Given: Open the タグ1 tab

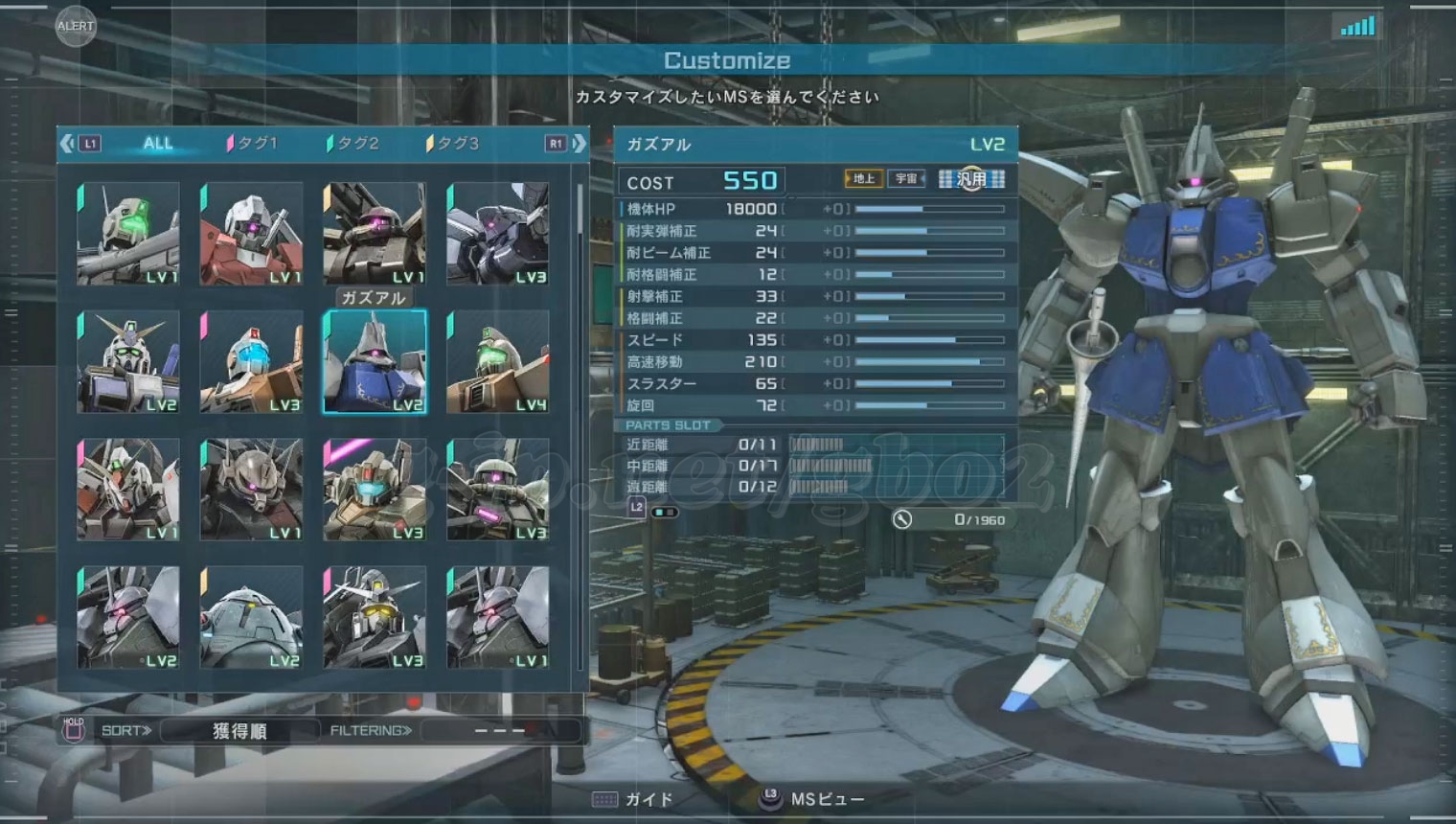Looking at the screenshot, I should (x=253, y=144).
